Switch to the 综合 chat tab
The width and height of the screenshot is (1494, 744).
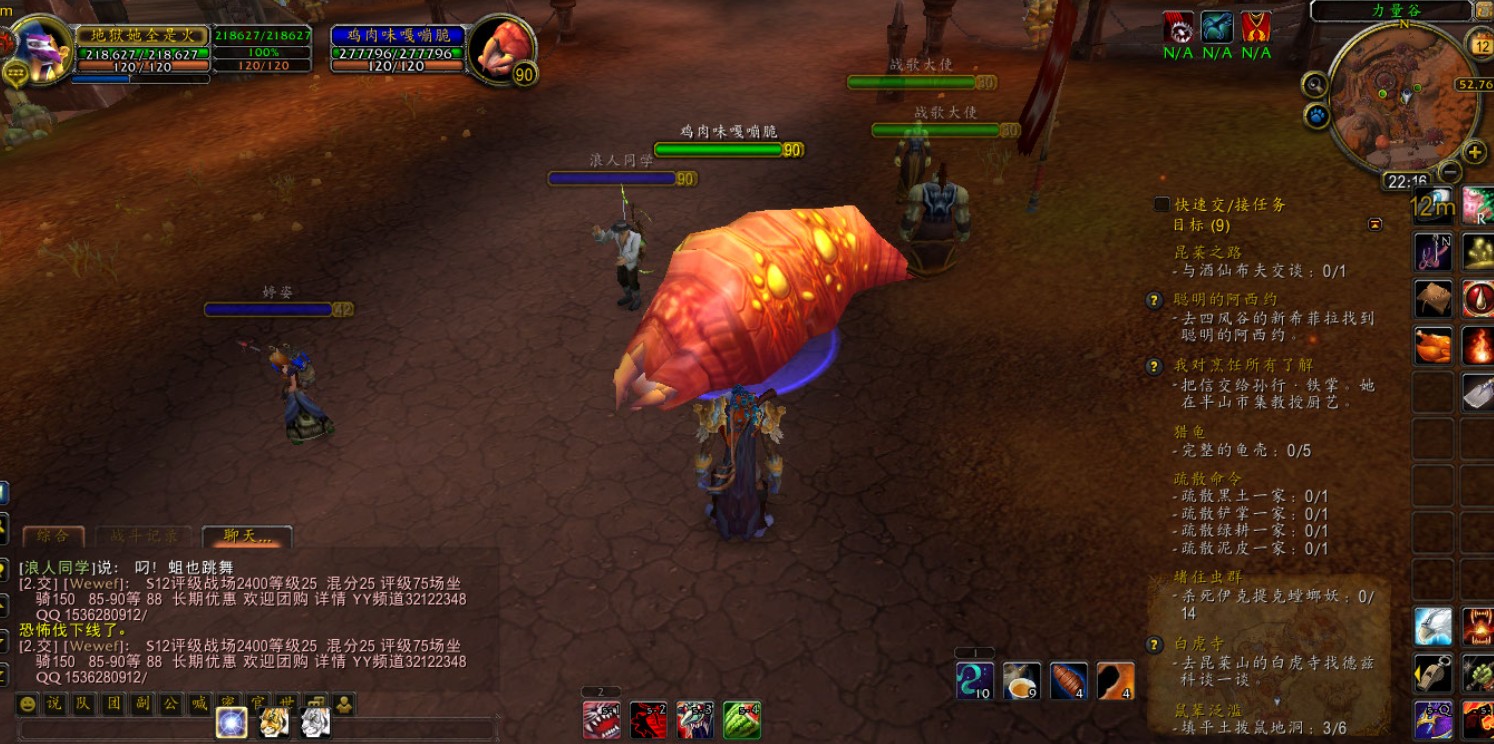tap(52, 536)
